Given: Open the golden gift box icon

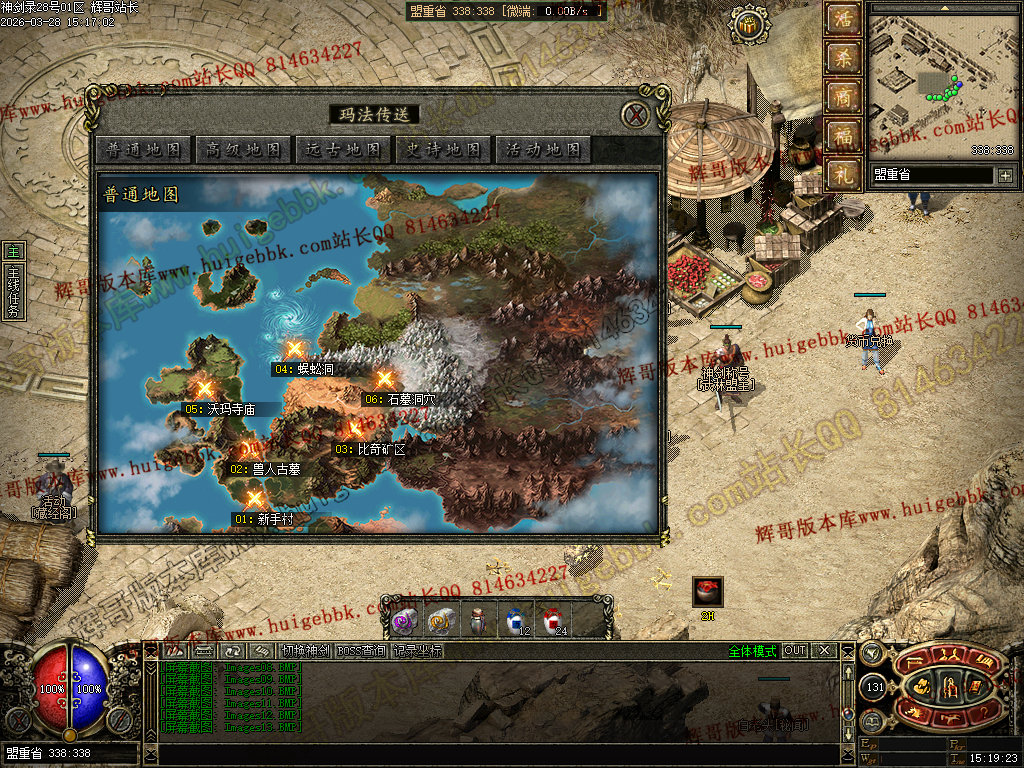Looking at the screenshot, I should pos(745,27).
